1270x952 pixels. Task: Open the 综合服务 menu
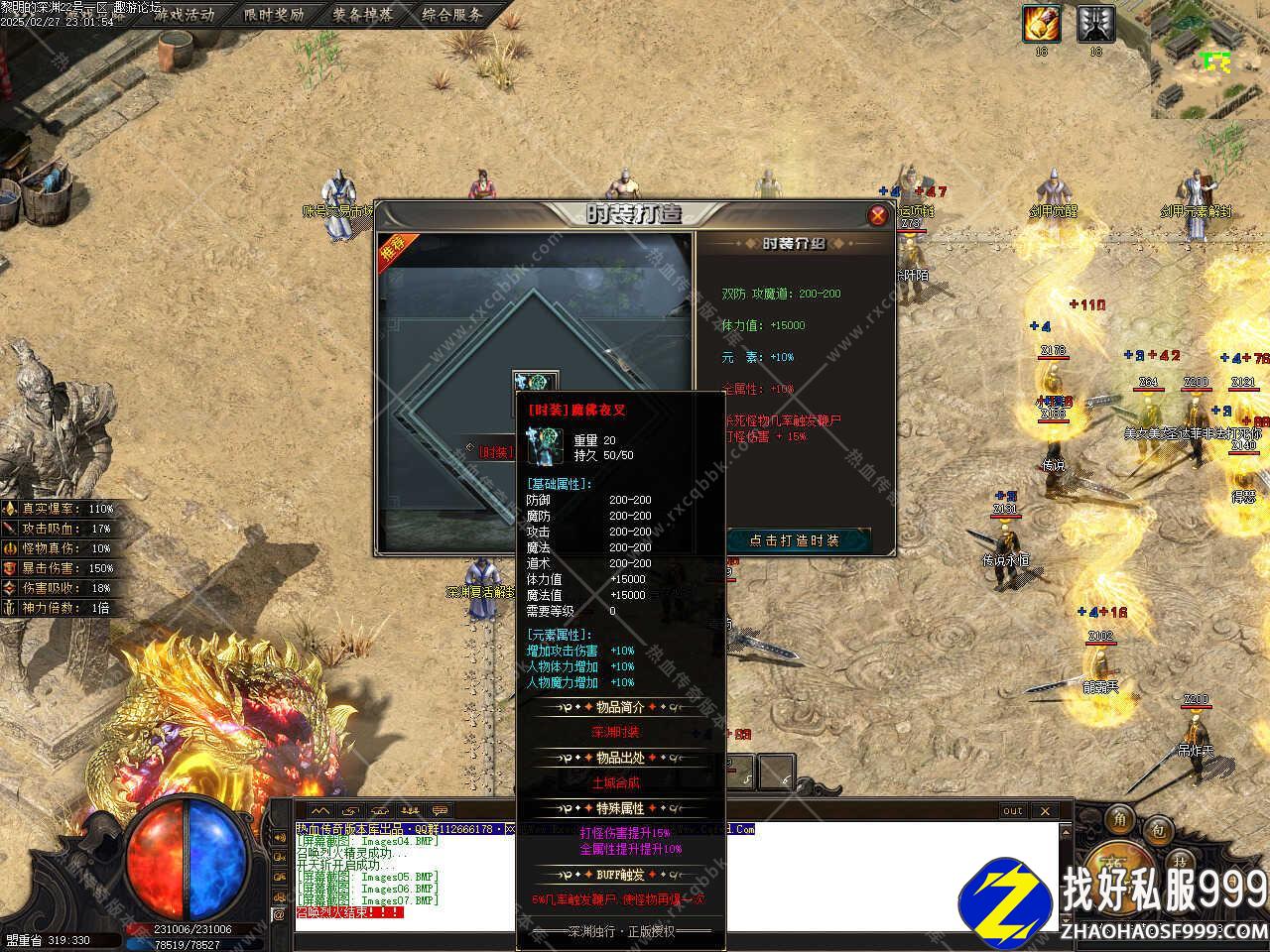tap(452, 15)
